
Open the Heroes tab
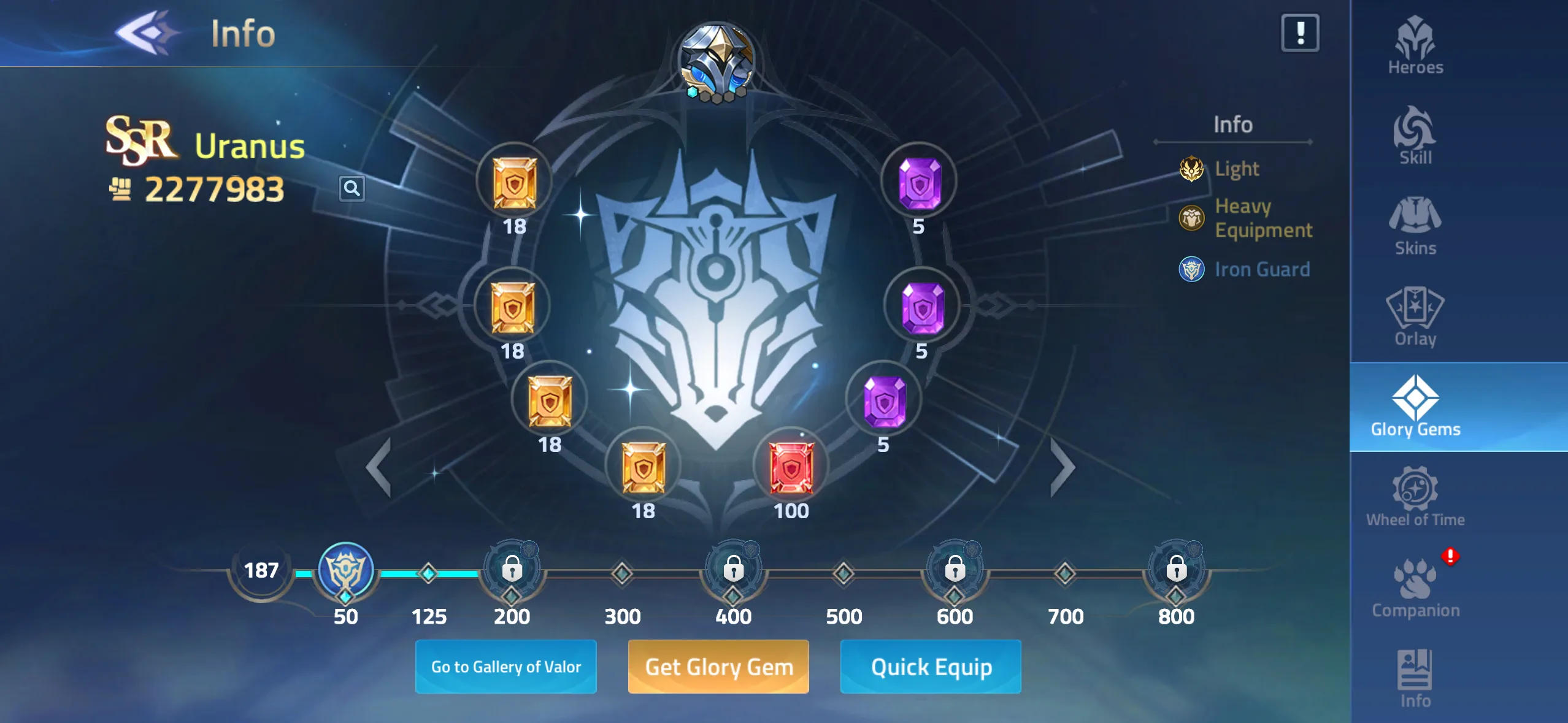[x=1415, y=45]
